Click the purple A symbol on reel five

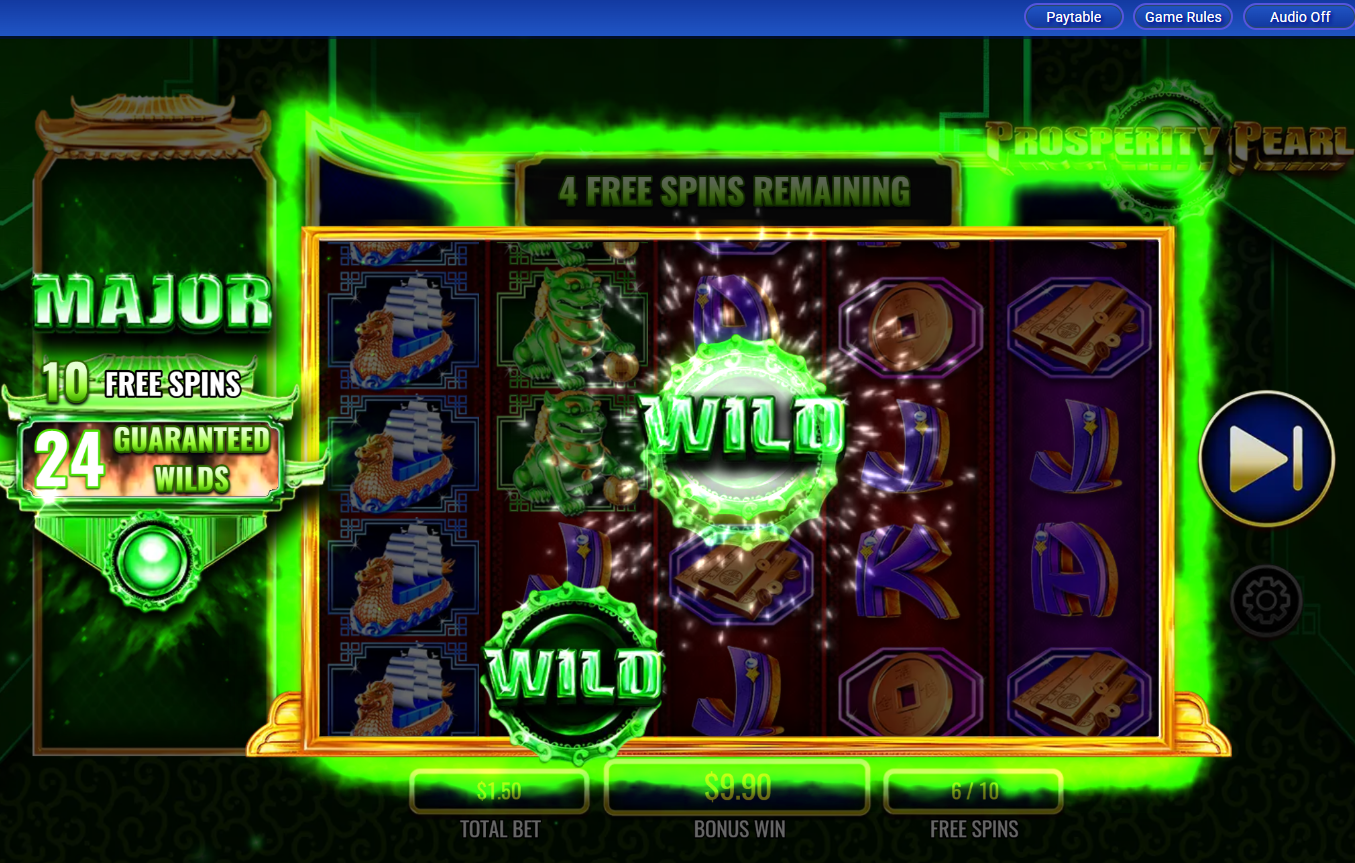pyautogui.click(x=1076, y=570)
